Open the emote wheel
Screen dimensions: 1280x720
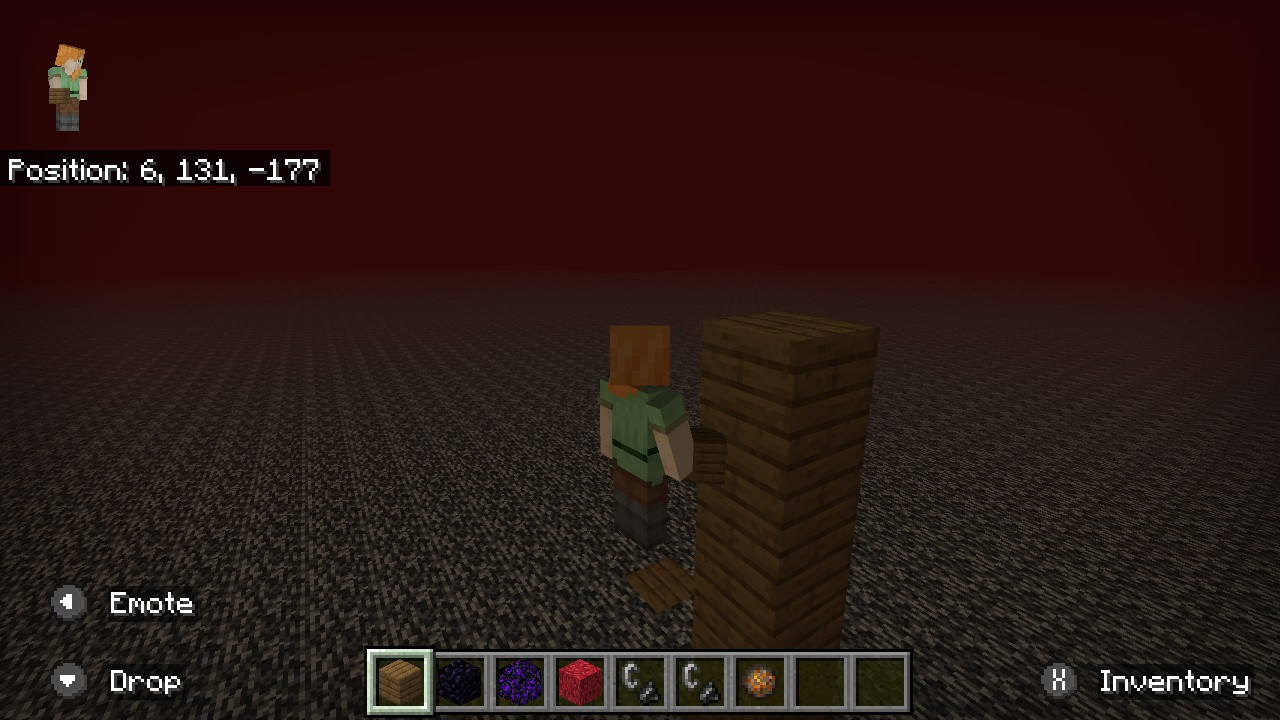[x=150, y=602]
